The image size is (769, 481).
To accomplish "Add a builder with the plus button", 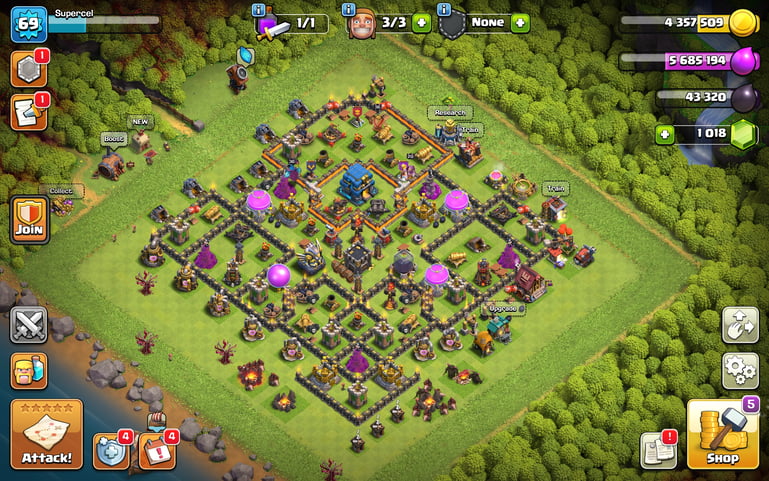I will click(421, 23).
